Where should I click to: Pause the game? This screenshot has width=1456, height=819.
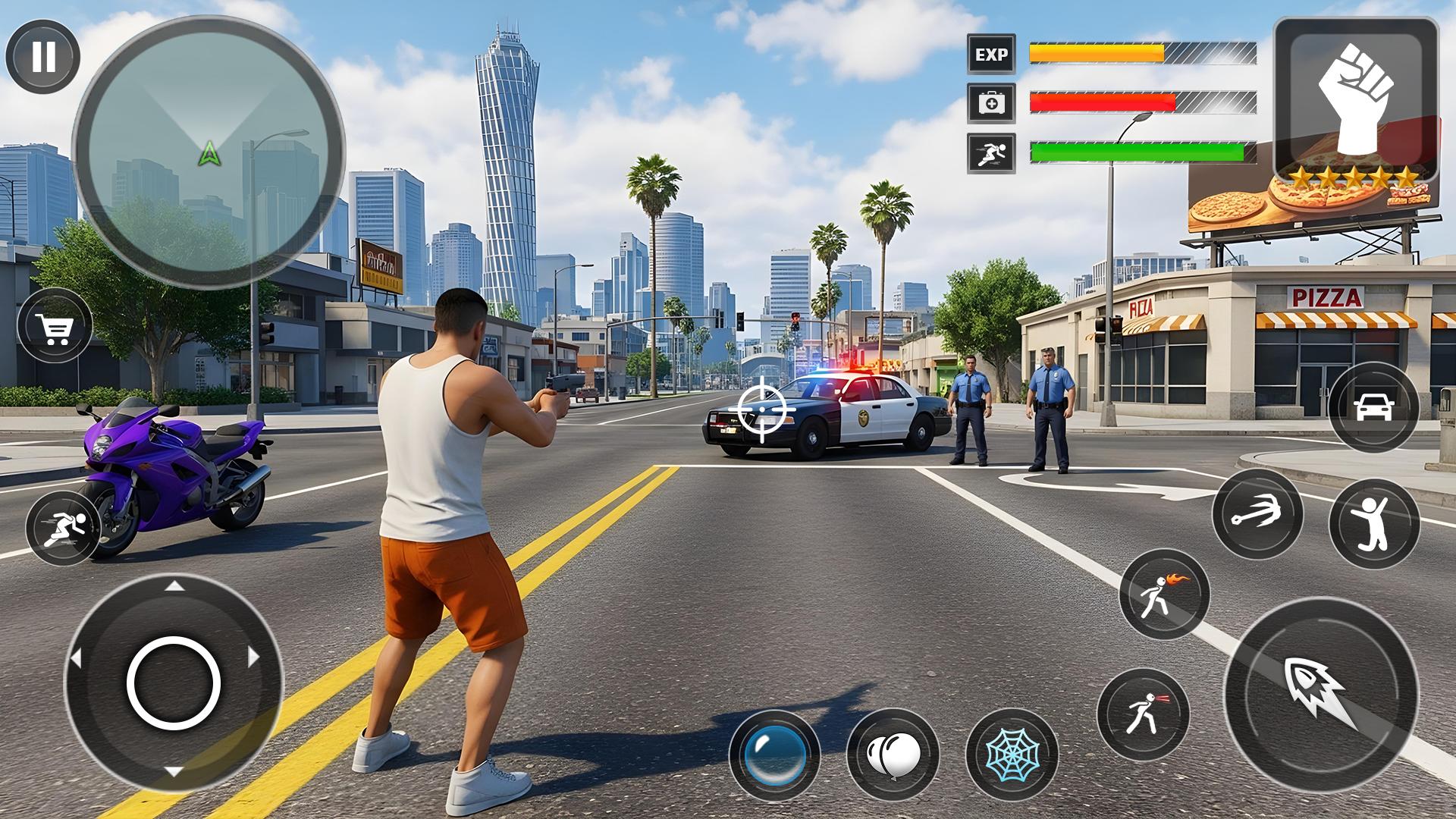click(x=43, y=56)
